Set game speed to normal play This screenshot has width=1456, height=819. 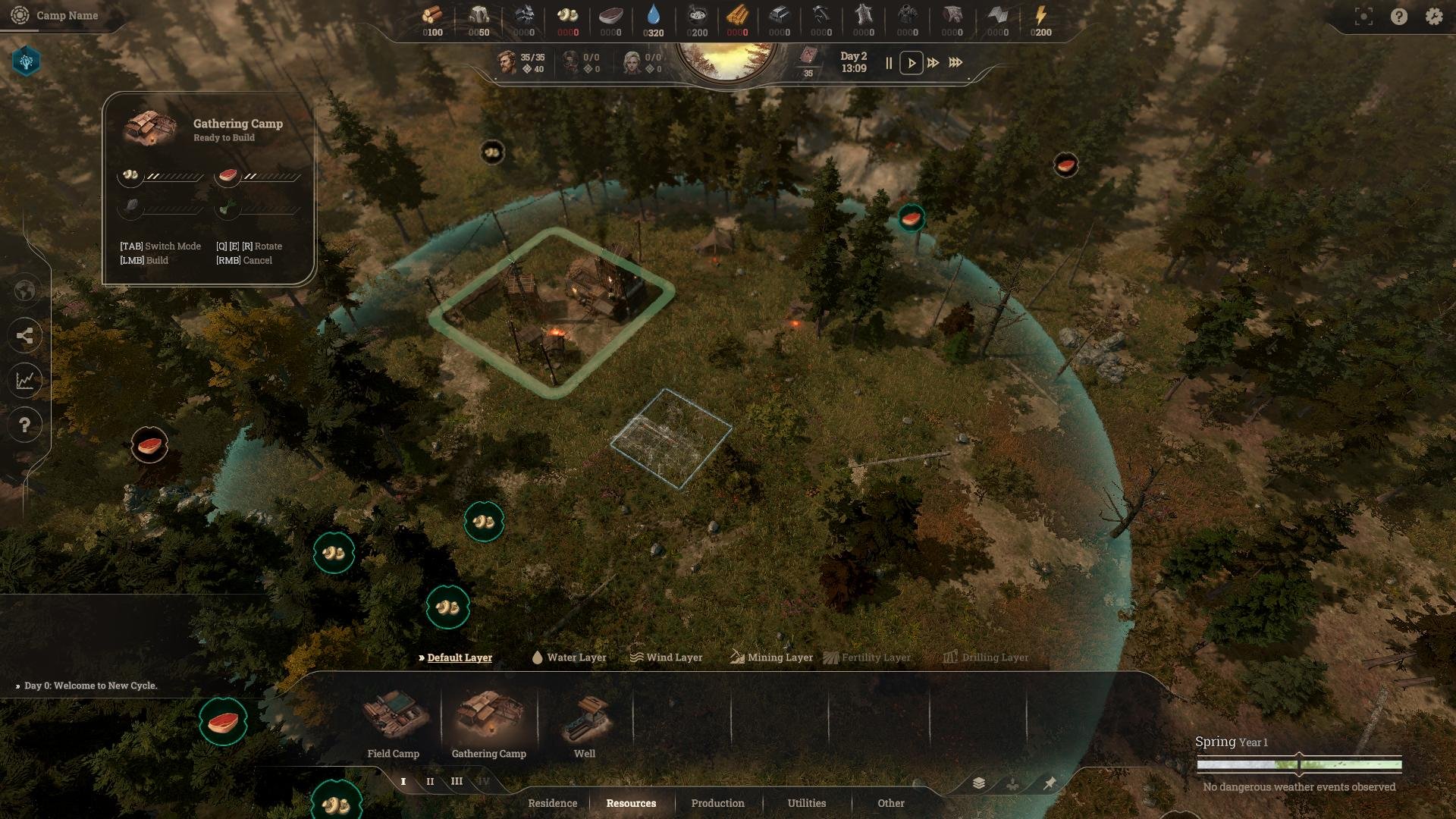(912, 63)
